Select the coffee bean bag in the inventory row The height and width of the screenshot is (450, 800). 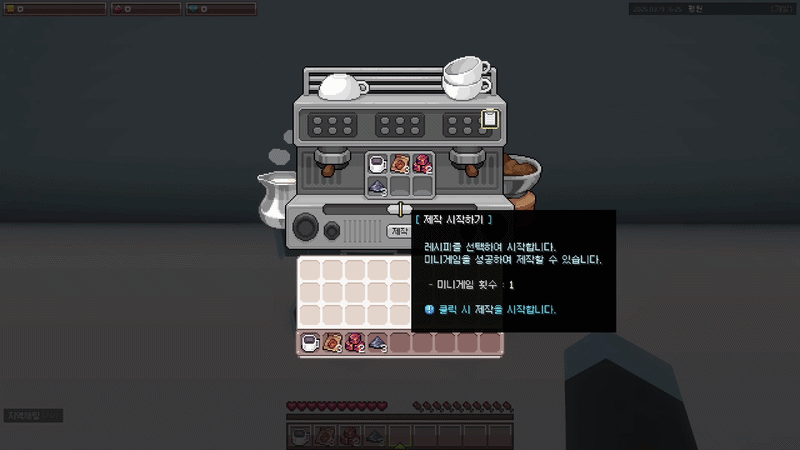pyautogui.click(x=332, y=343)
